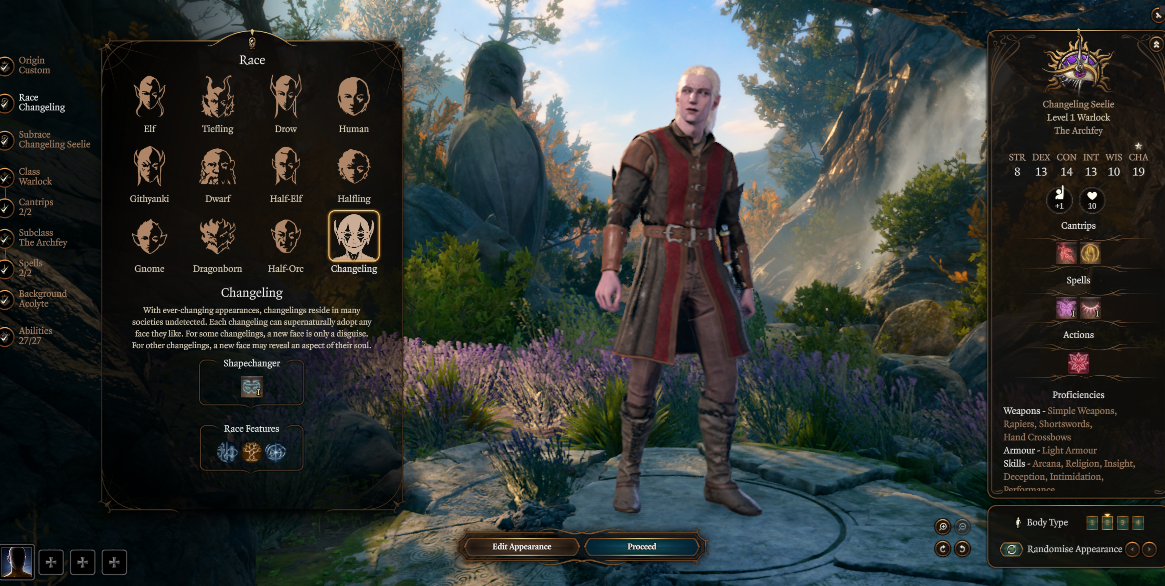Choose the Halfling race

point(353,167)
